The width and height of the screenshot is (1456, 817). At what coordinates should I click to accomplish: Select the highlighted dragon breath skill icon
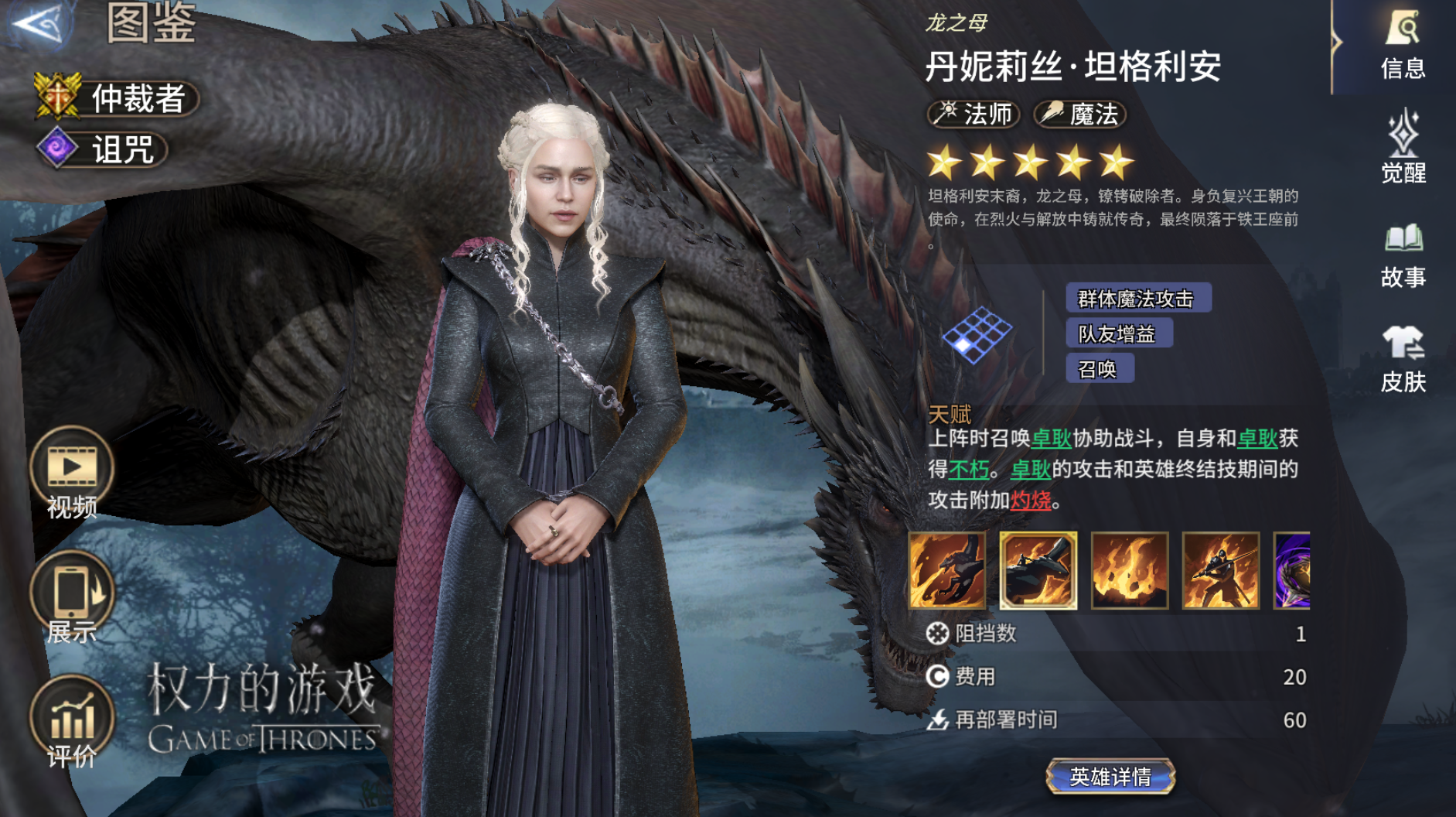(1038, 570)
